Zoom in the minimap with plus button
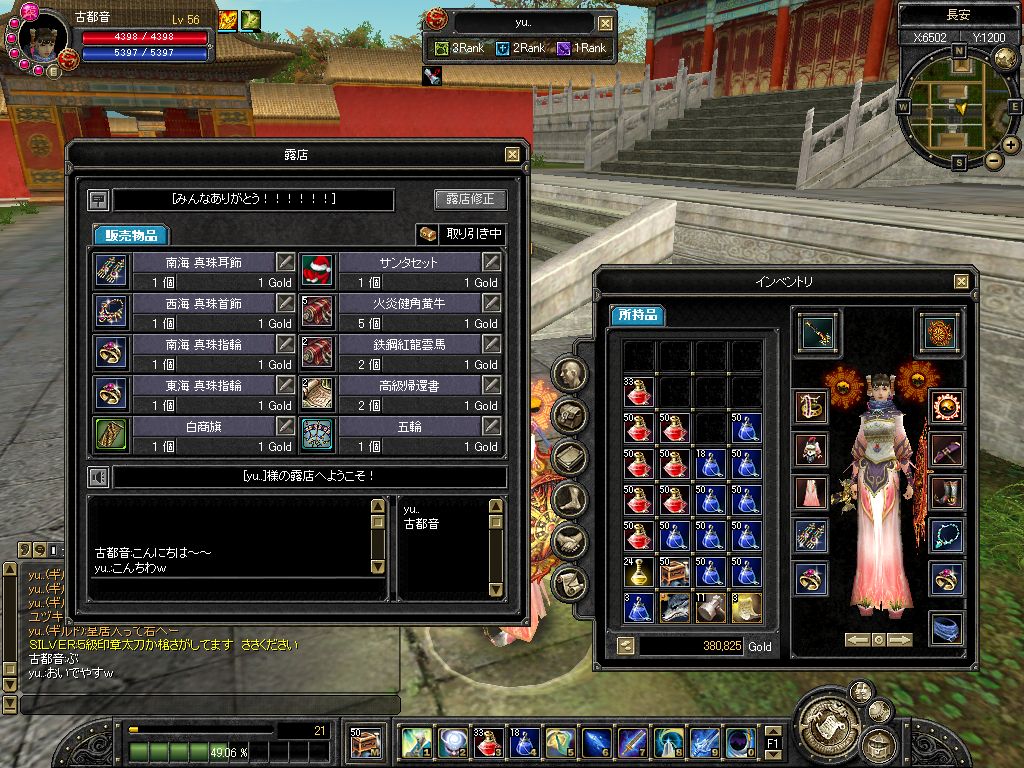The image size is (1024, 768). pyautogui.click(x=1011, y=144)
